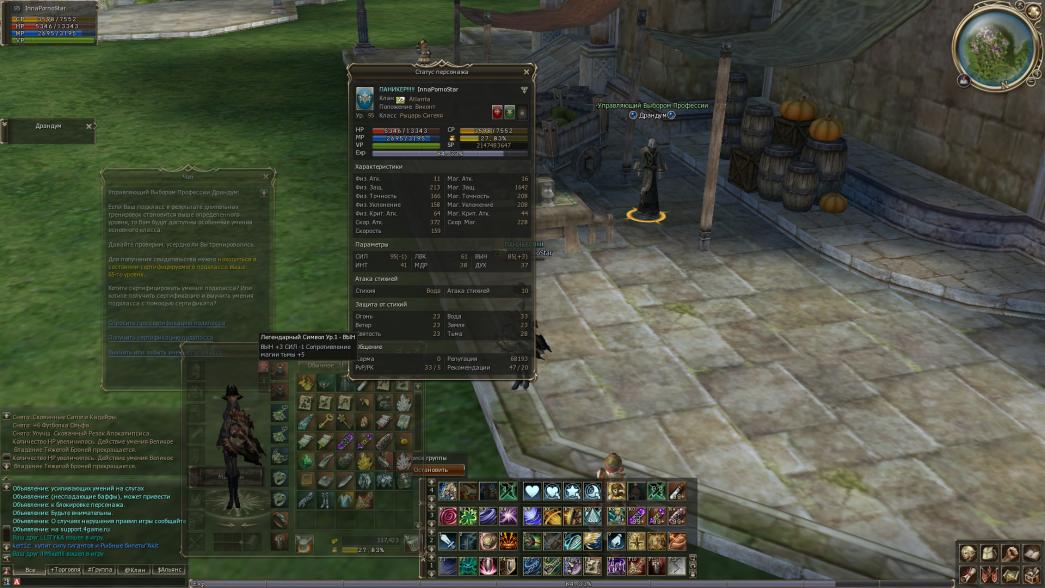The image size is (1045, 588).
Task: Open the character face menu icon
Action: click(969, 553)
